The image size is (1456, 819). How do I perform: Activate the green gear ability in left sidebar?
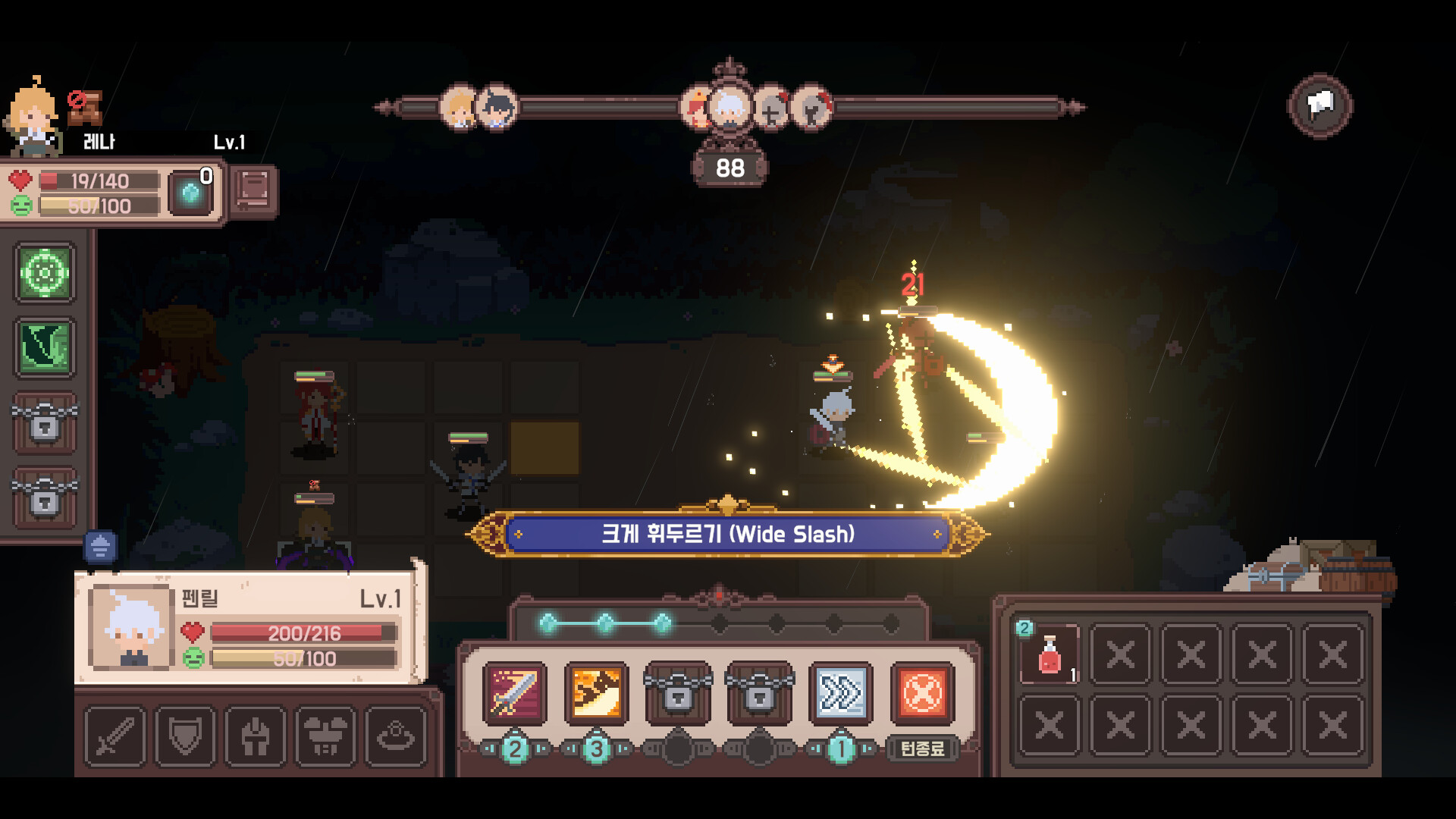pyautogui.click(x=43, y=271)
